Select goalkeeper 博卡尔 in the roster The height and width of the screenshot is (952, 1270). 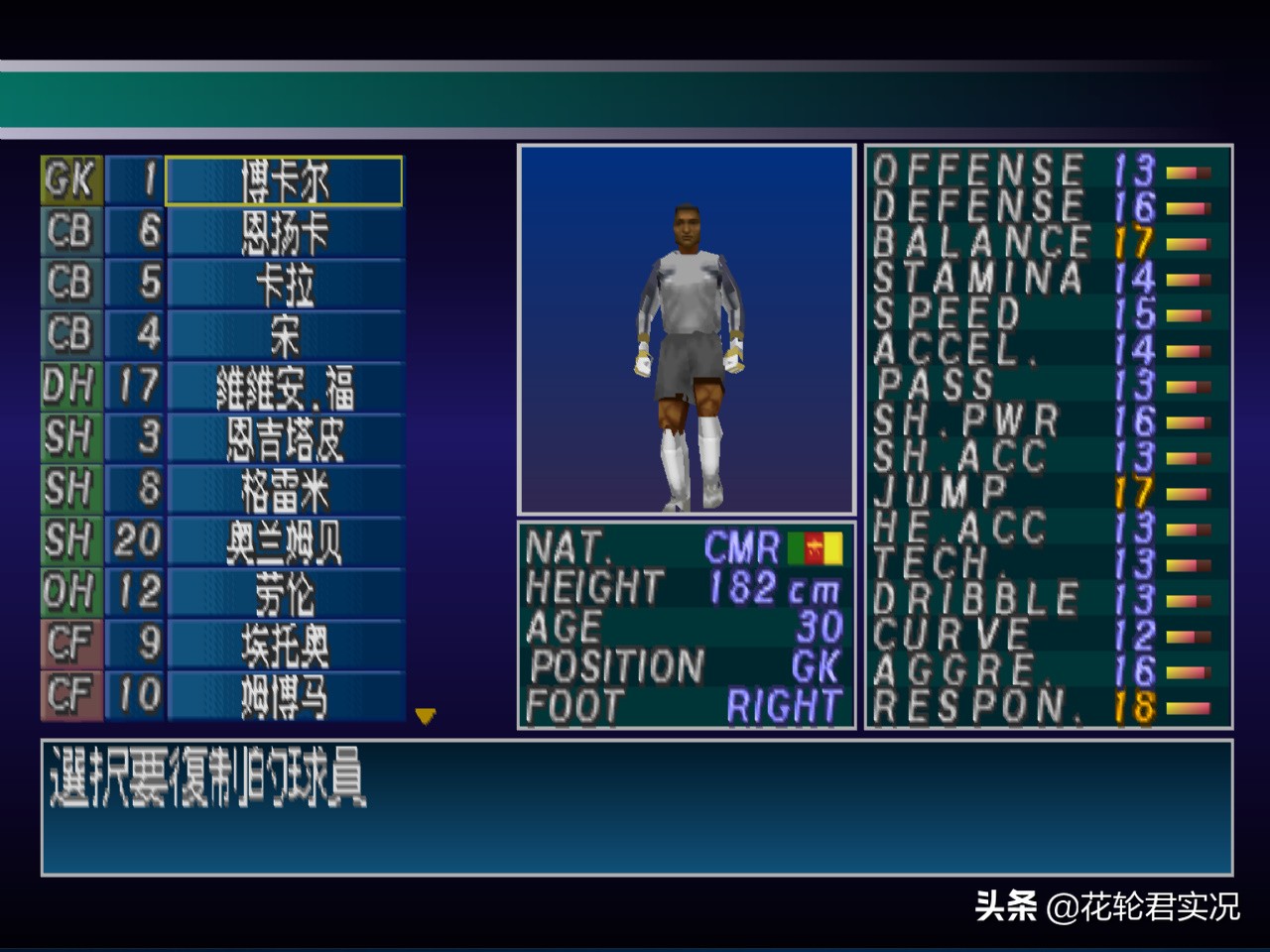(x=284, y=181)
